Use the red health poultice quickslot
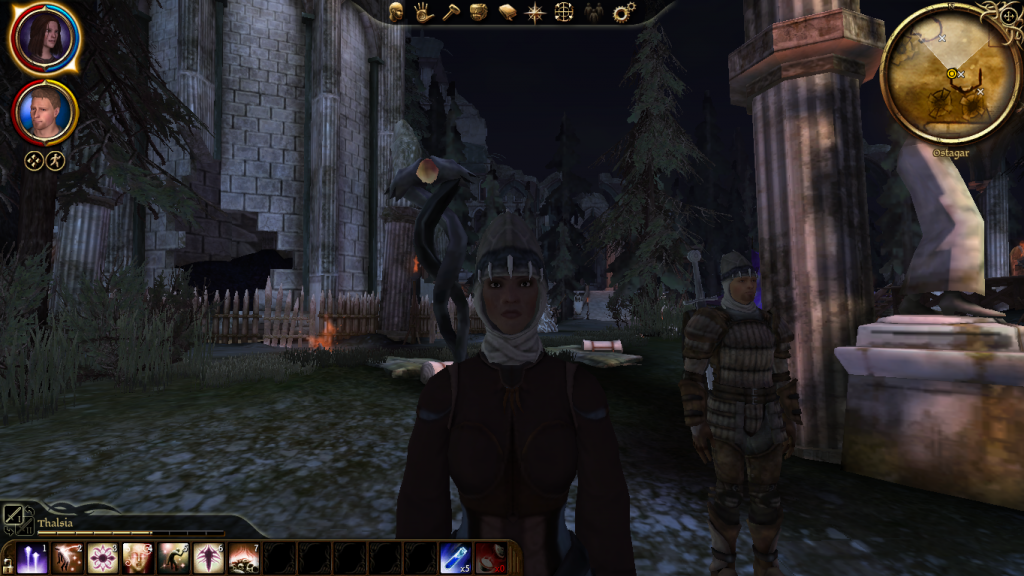This screenshot has height=576, width=1024. point(489,558)
